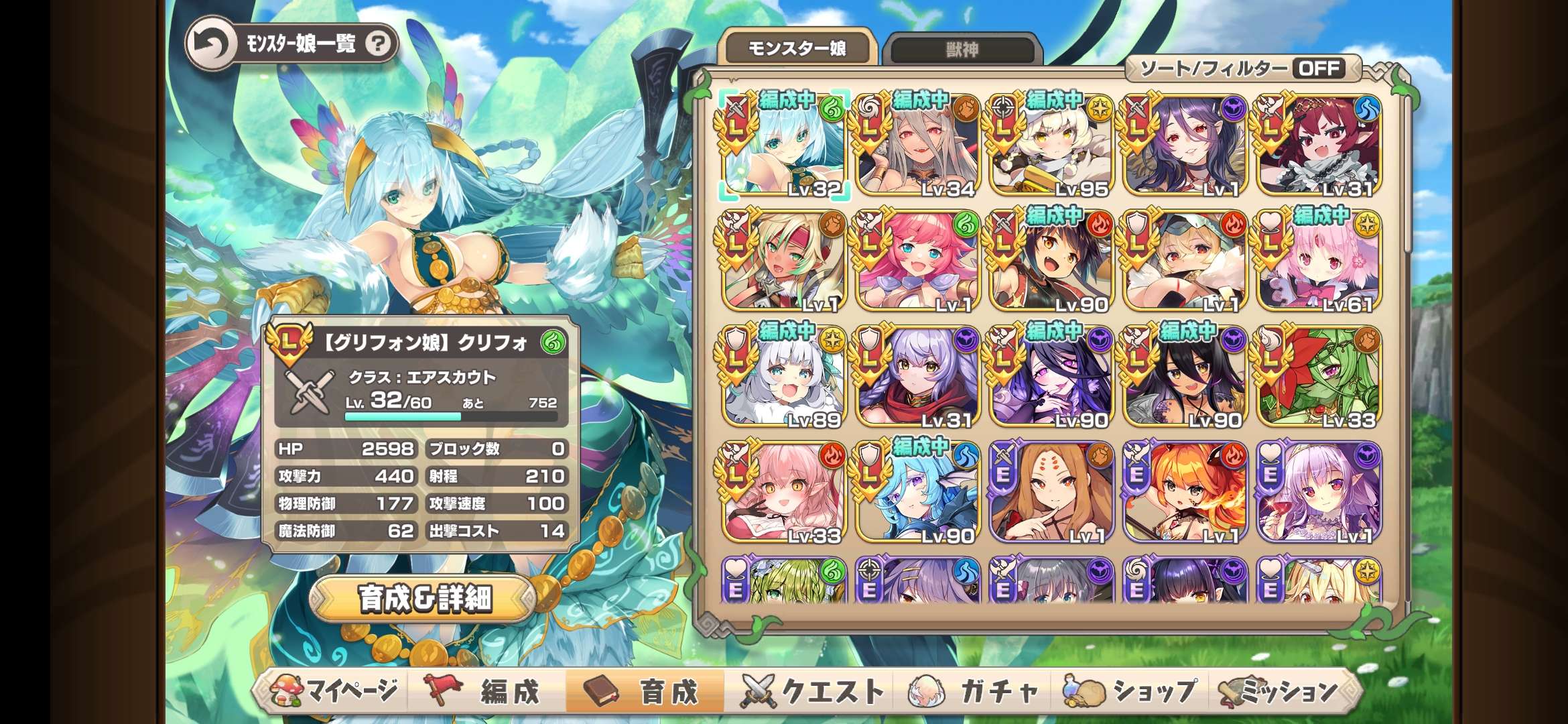Select the Lv 61 pink-haired monster girl
The width and height of the screenshot is (1568, 724).
tap(1318, 261)
